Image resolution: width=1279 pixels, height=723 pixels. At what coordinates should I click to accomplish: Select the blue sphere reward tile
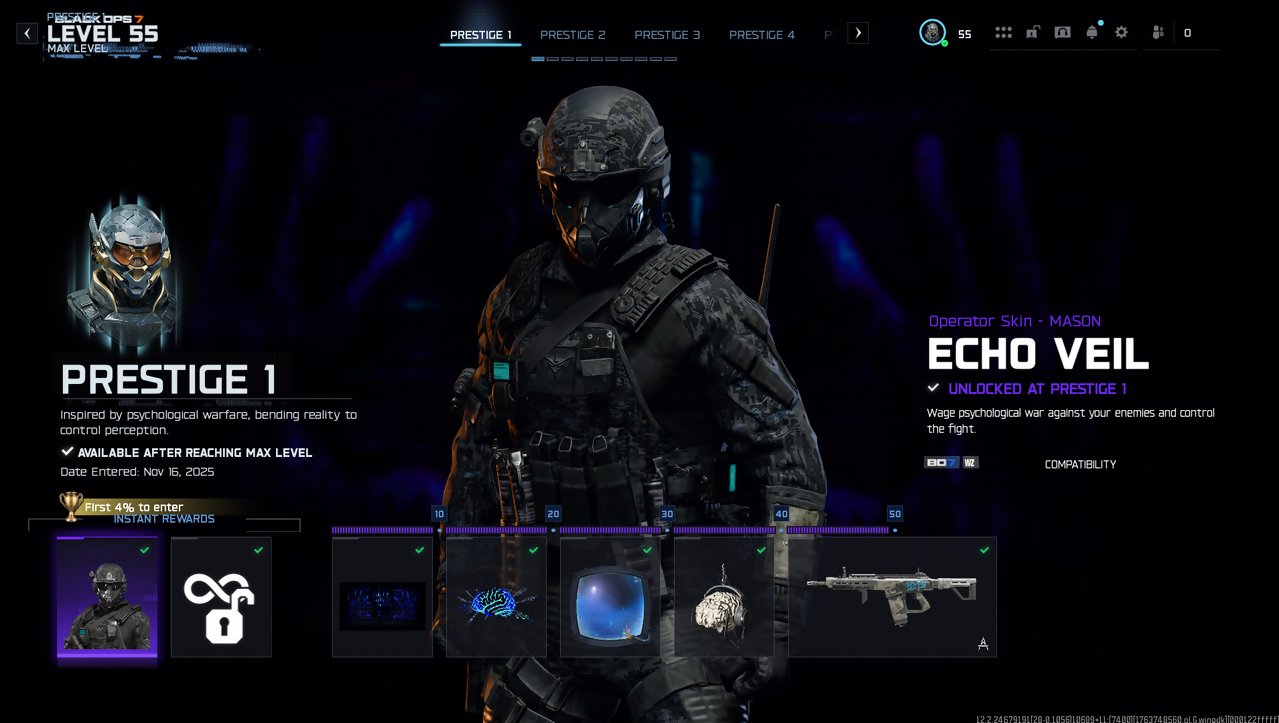(x=610, y=597)
